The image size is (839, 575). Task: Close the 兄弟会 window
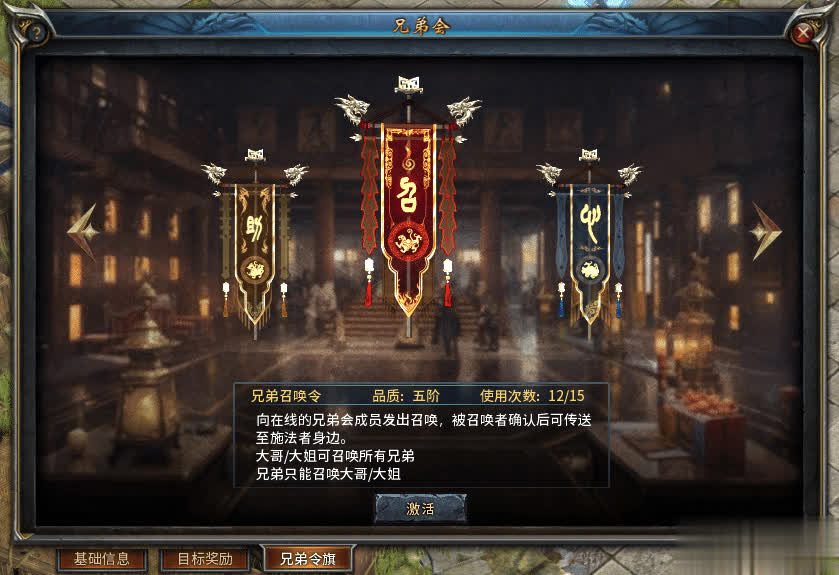pyautogui.click(x=803, y=33)
